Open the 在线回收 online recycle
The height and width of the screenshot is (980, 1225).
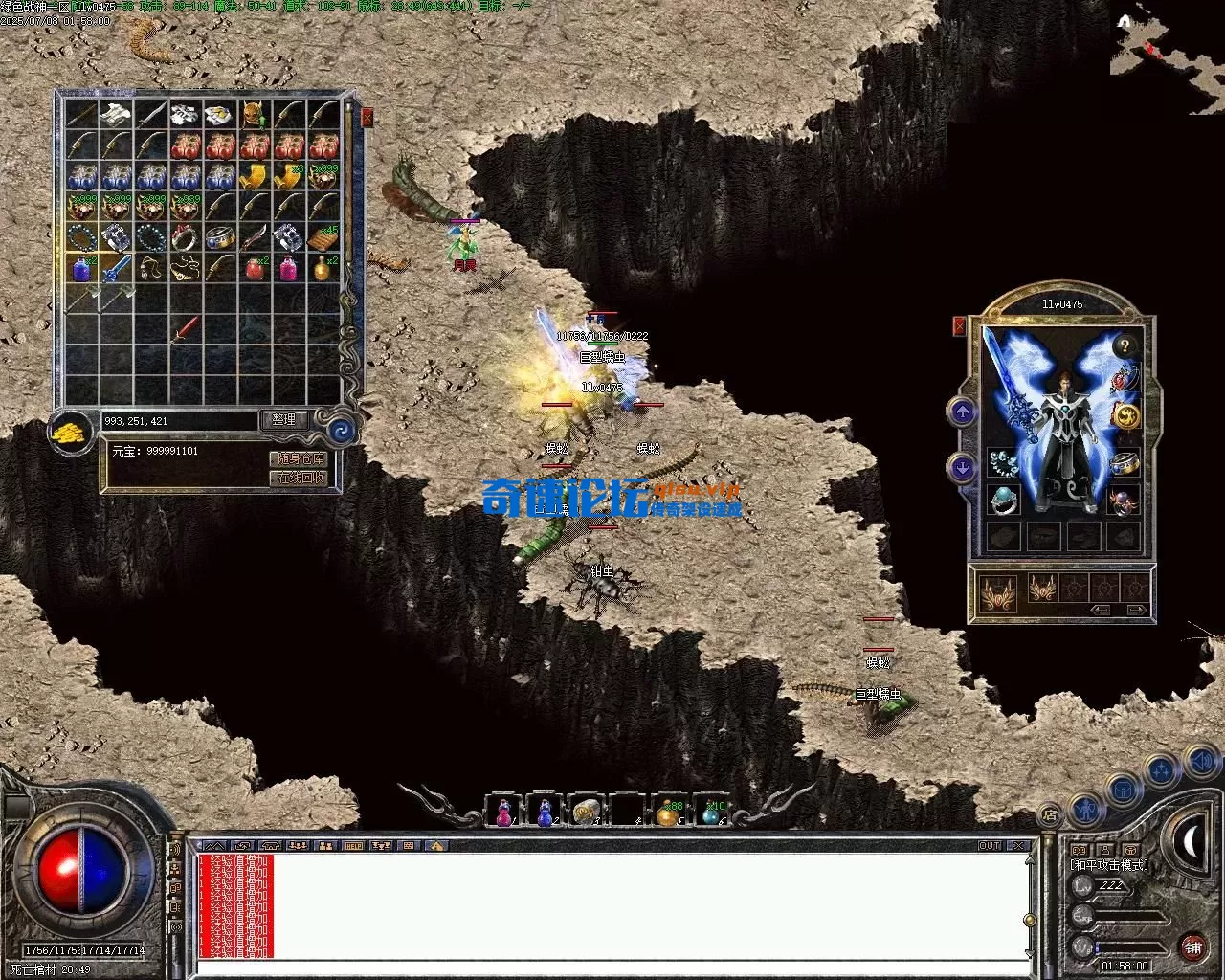coord(300,478)
